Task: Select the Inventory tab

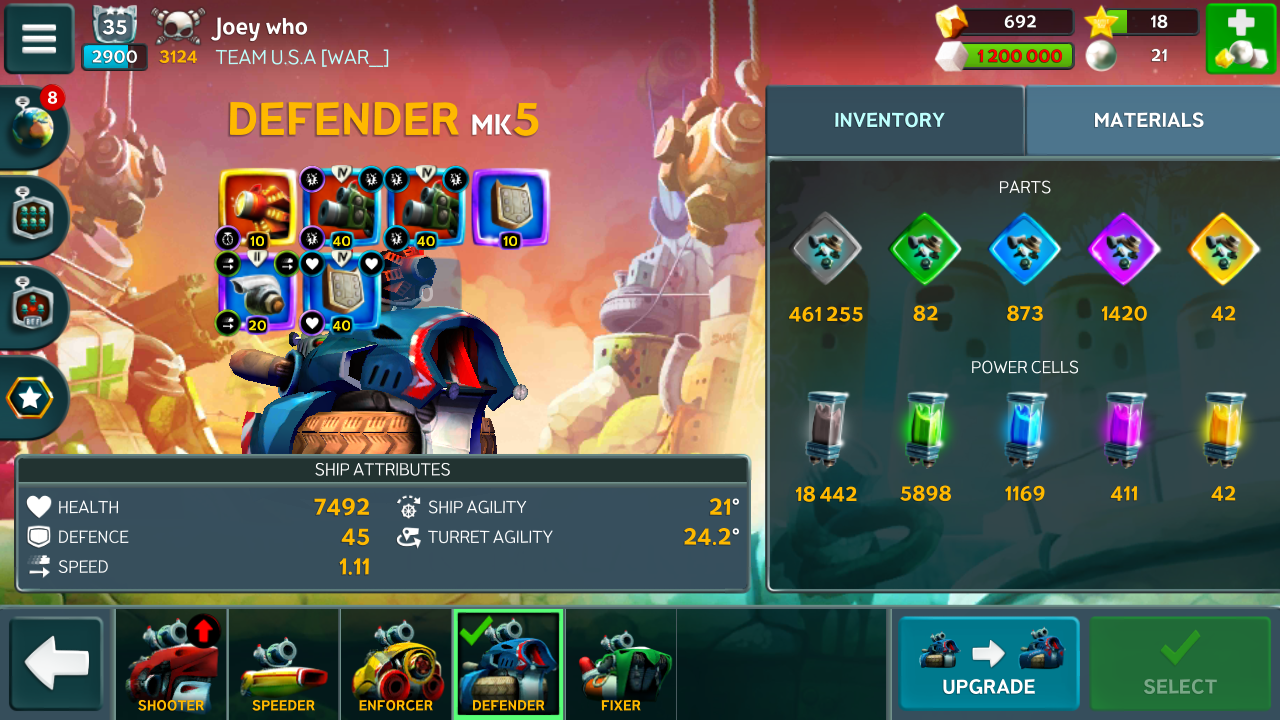Action: [889, 120]
